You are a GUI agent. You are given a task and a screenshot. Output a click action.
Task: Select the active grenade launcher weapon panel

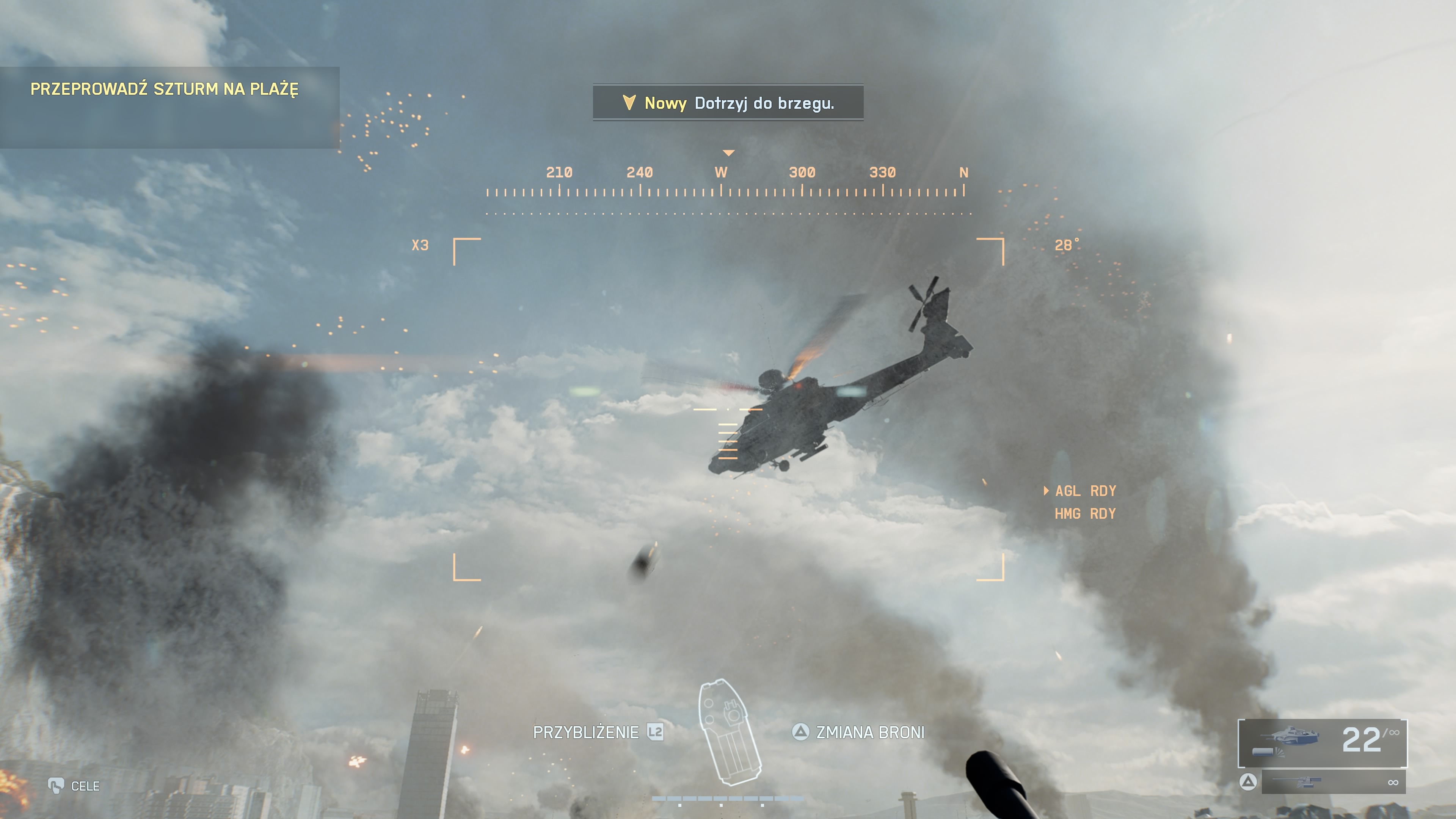point(1322,743)
